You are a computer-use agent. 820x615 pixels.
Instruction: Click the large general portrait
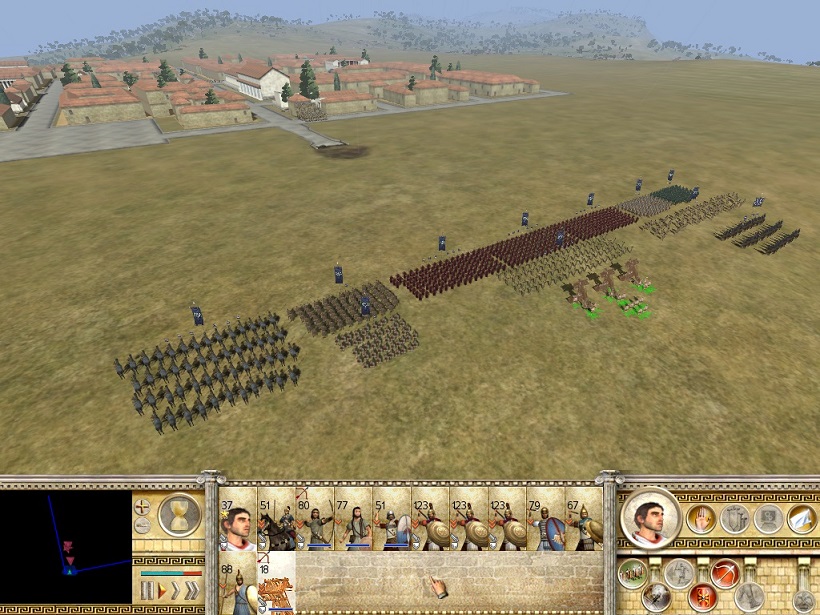(x=651, y=519)
